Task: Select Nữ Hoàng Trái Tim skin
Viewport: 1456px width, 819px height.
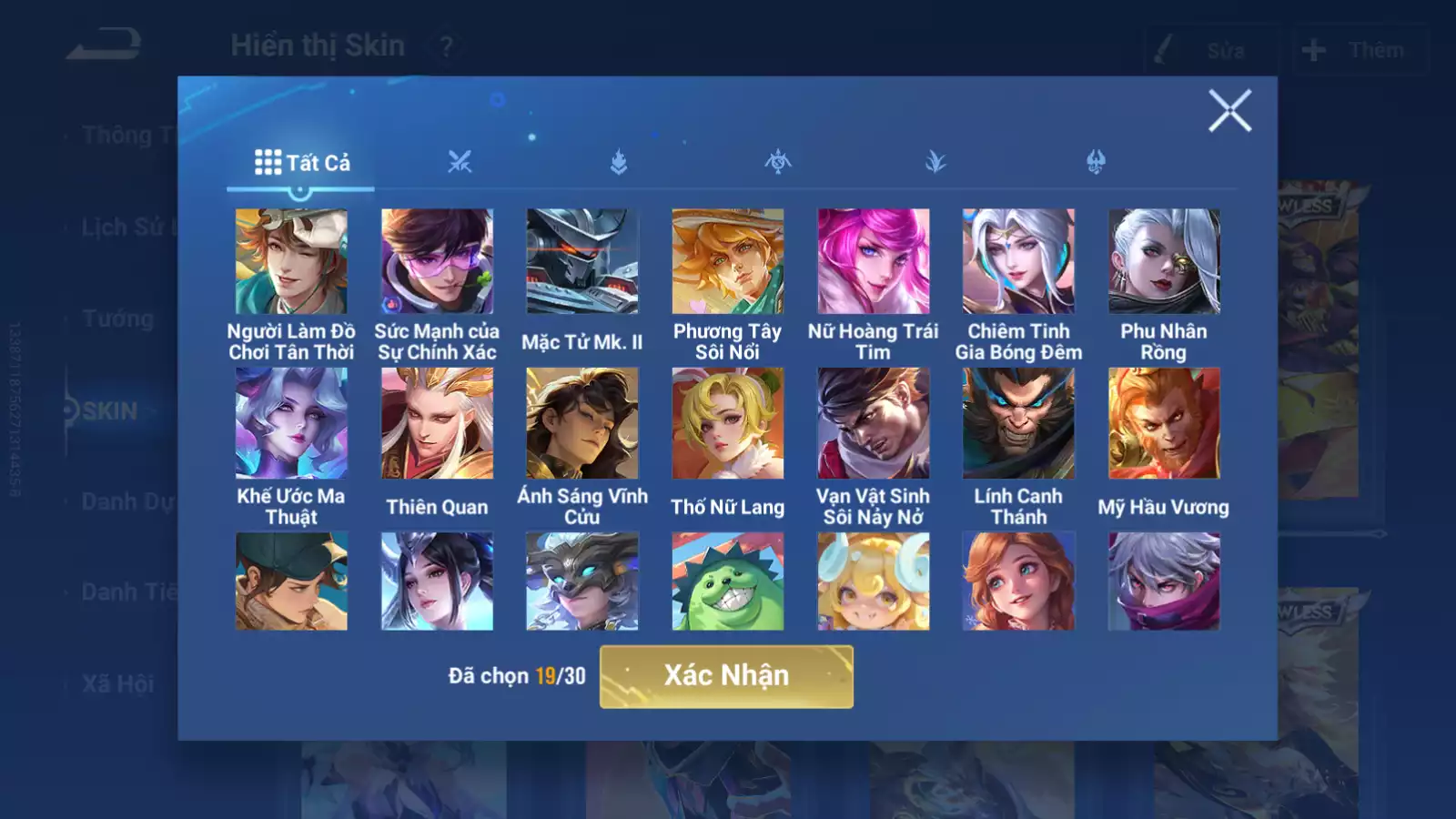Action: pyautogui.click(x=874, y=262)
